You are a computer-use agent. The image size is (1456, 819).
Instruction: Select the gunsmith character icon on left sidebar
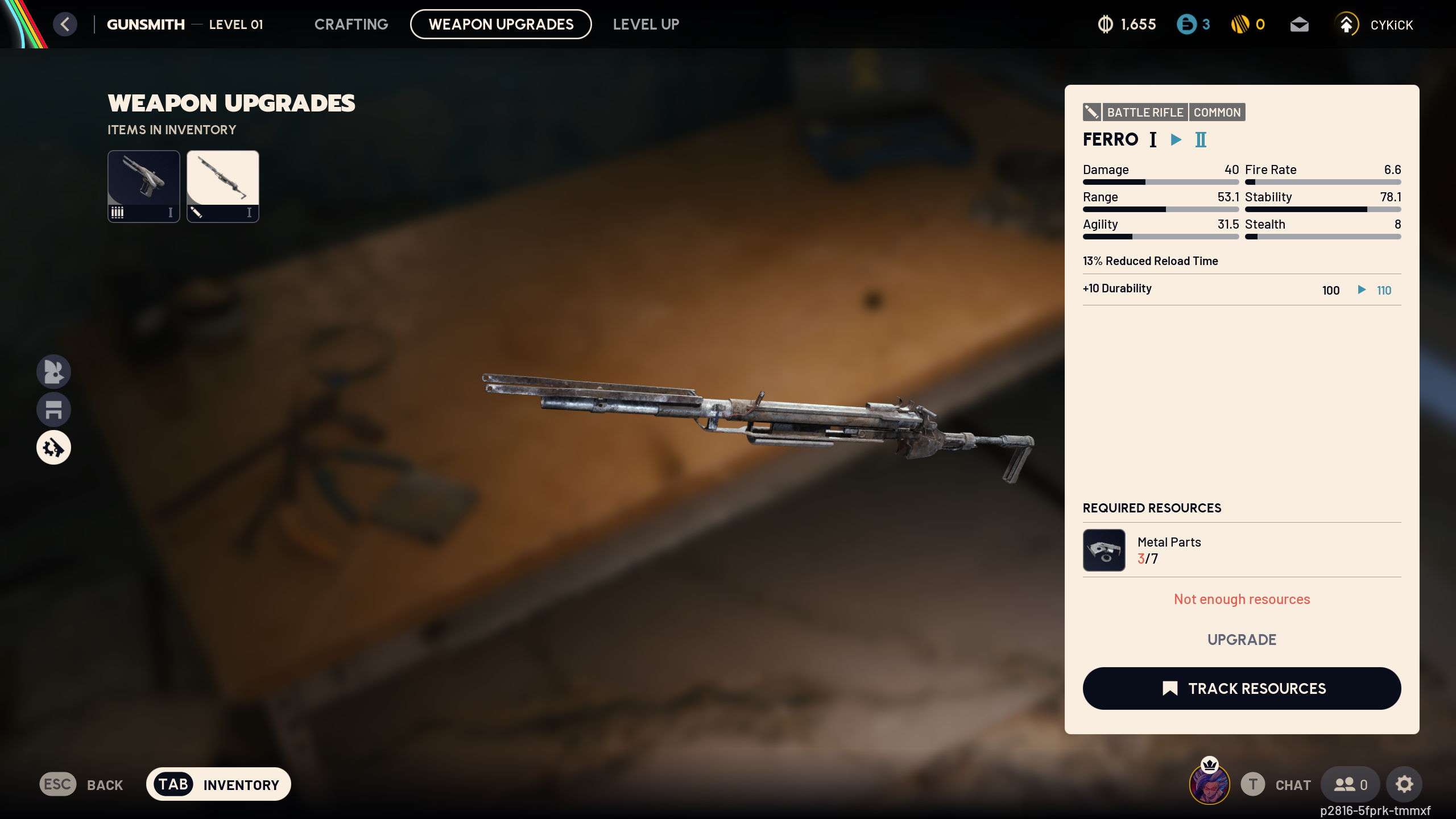click(53, 371)
